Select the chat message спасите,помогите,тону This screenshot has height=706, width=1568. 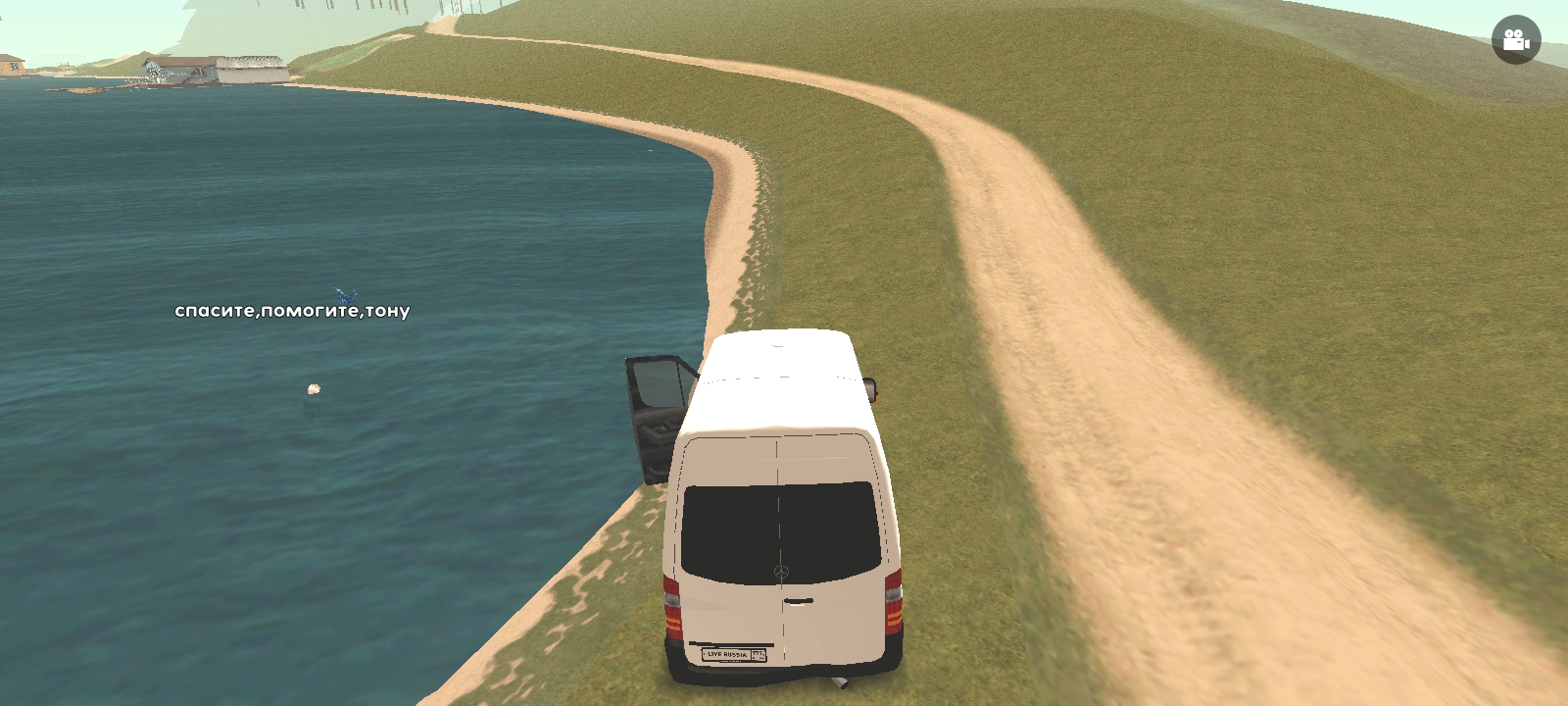(x=292, y=310)
